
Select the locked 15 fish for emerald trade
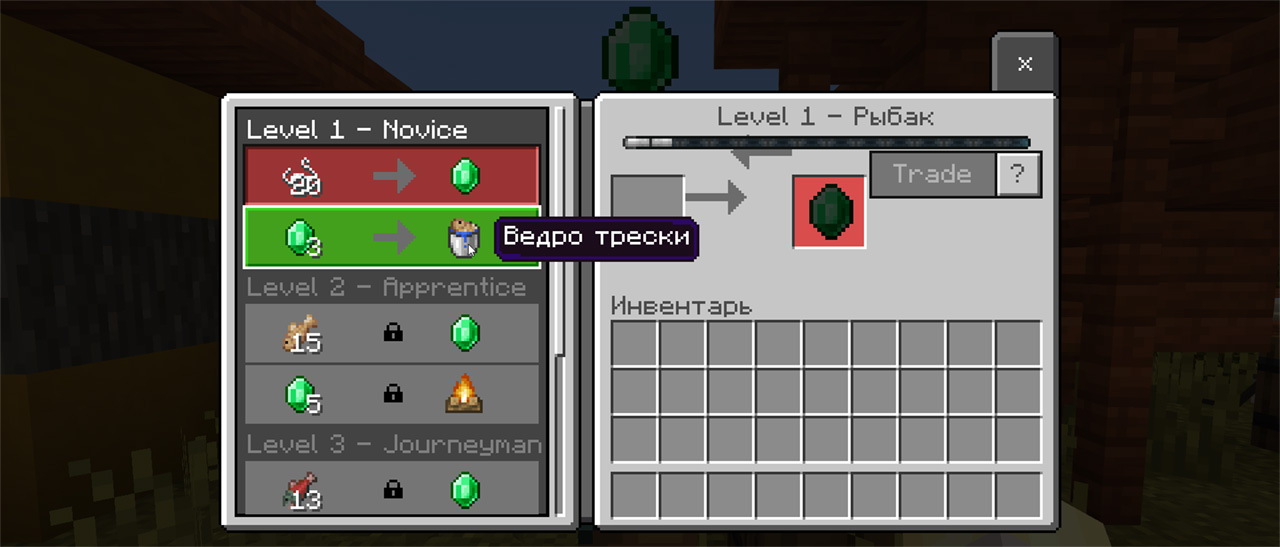pyautogui.click(x=391, y=333)
